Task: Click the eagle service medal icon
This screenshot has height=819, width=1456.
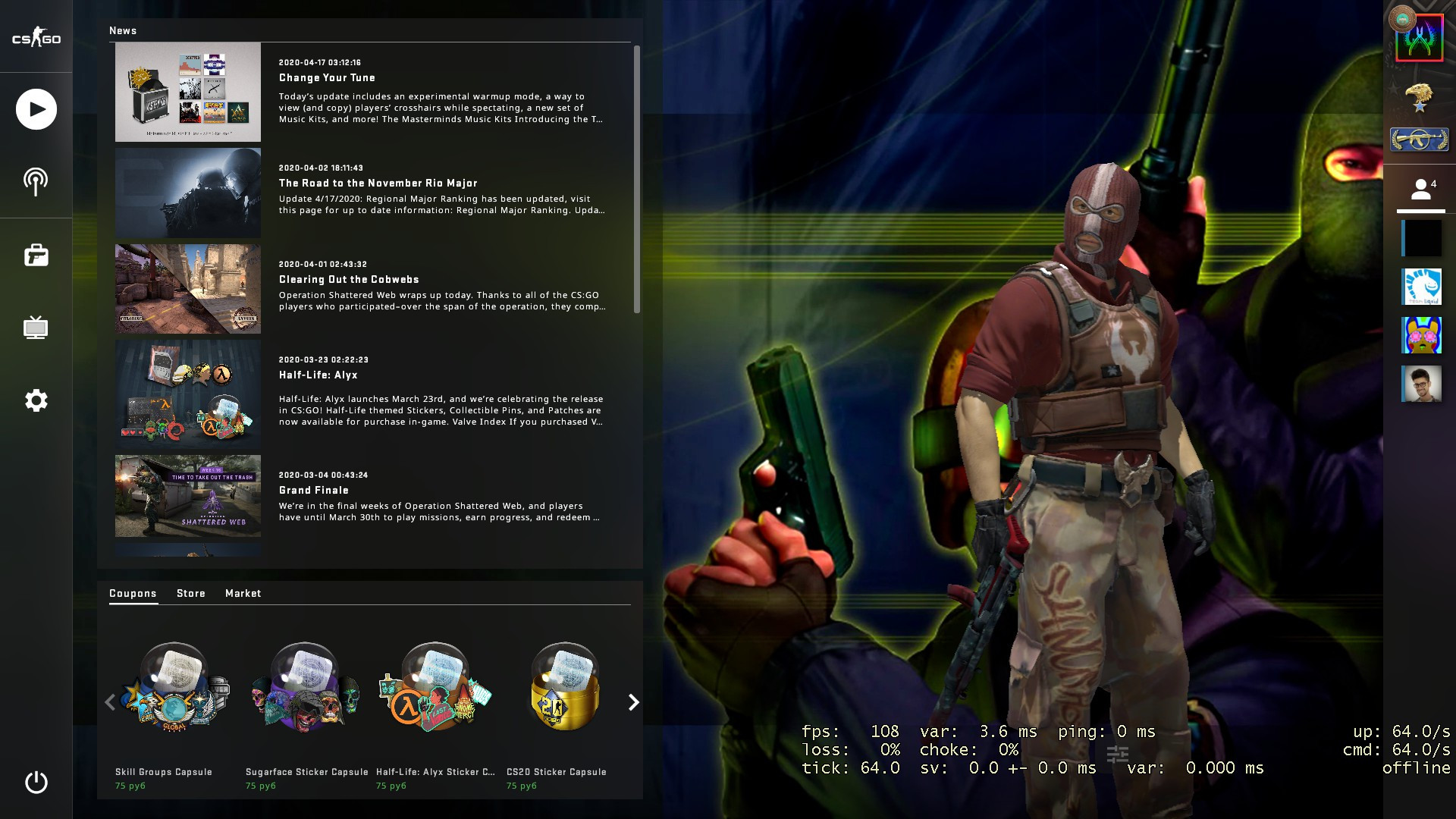Action: pyautogui.click(x=1420, y=99)
